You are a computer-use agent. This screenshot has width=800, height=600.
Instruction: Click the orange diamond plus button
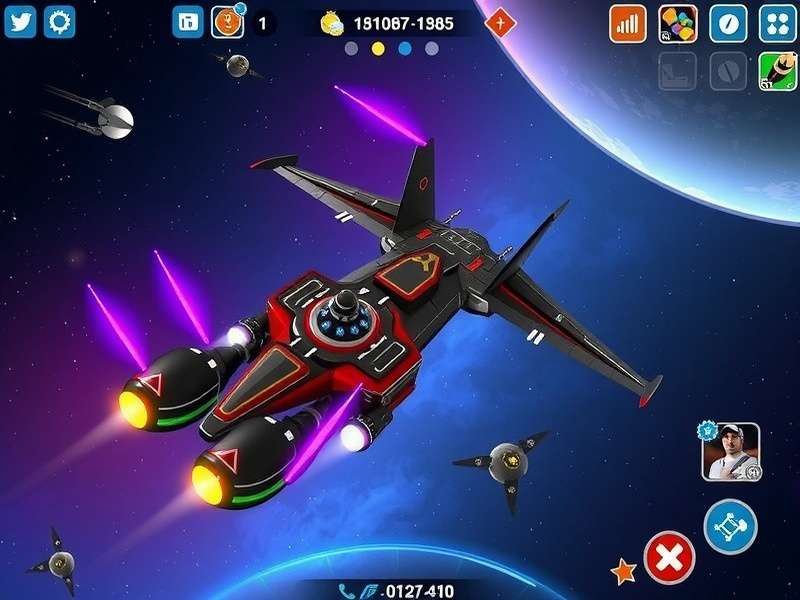(500, 22)
